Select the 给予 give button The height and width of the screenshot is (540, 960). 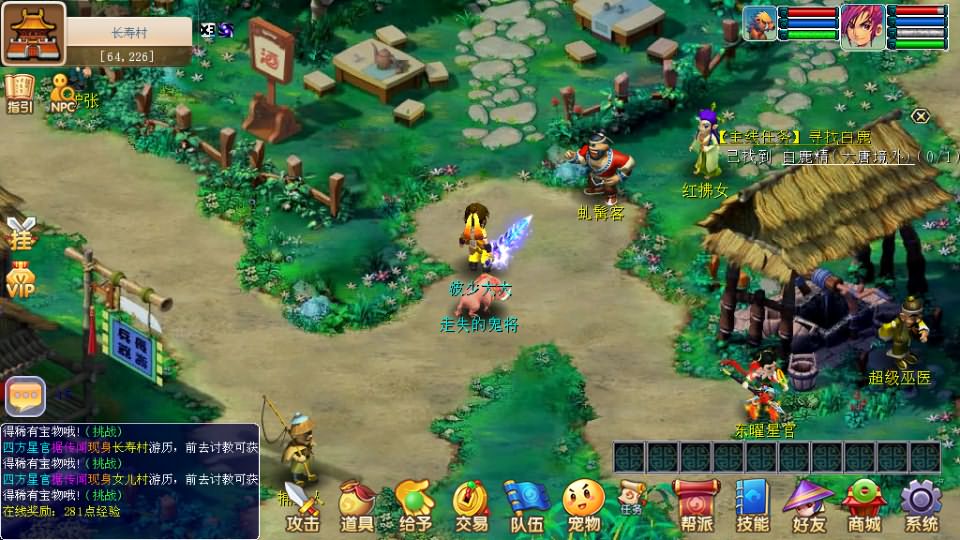click(x=414, y=505)
